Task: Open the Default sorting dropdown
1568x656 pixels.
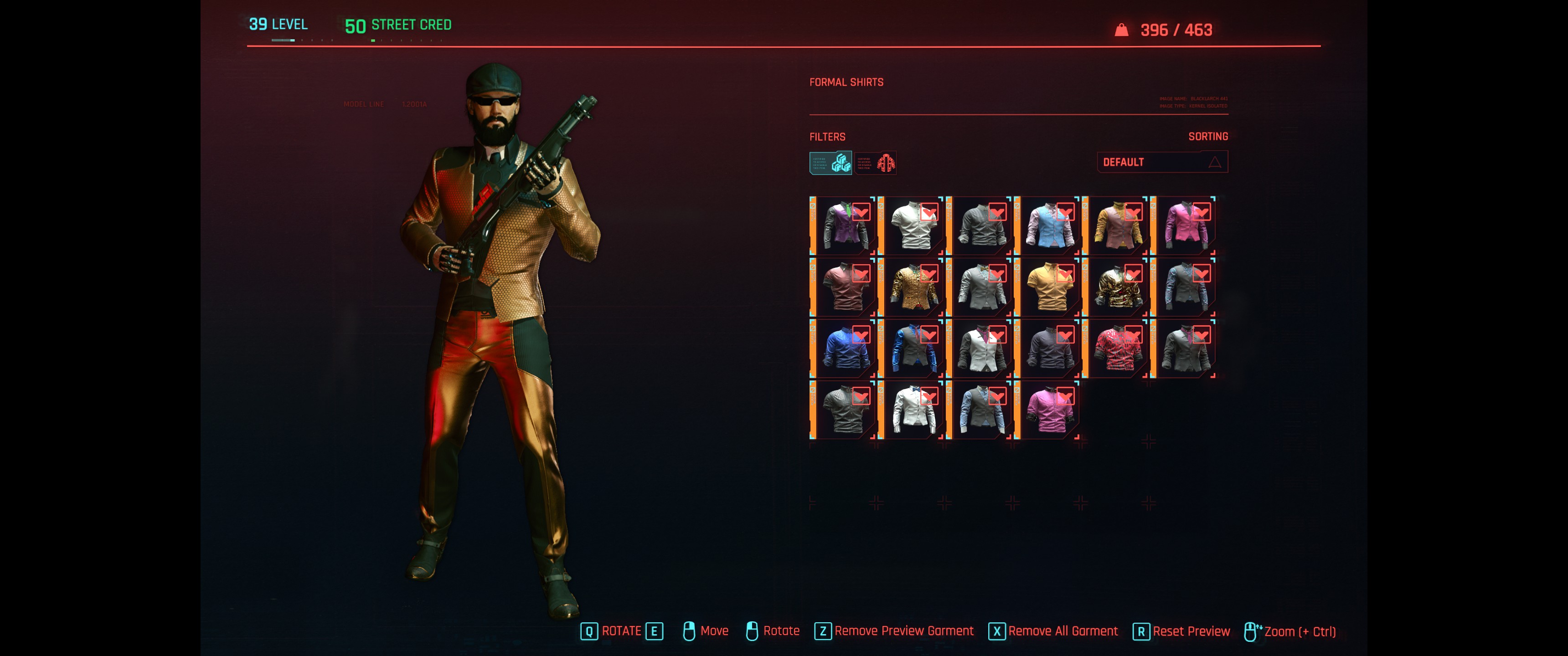Action: (1161, 162)
